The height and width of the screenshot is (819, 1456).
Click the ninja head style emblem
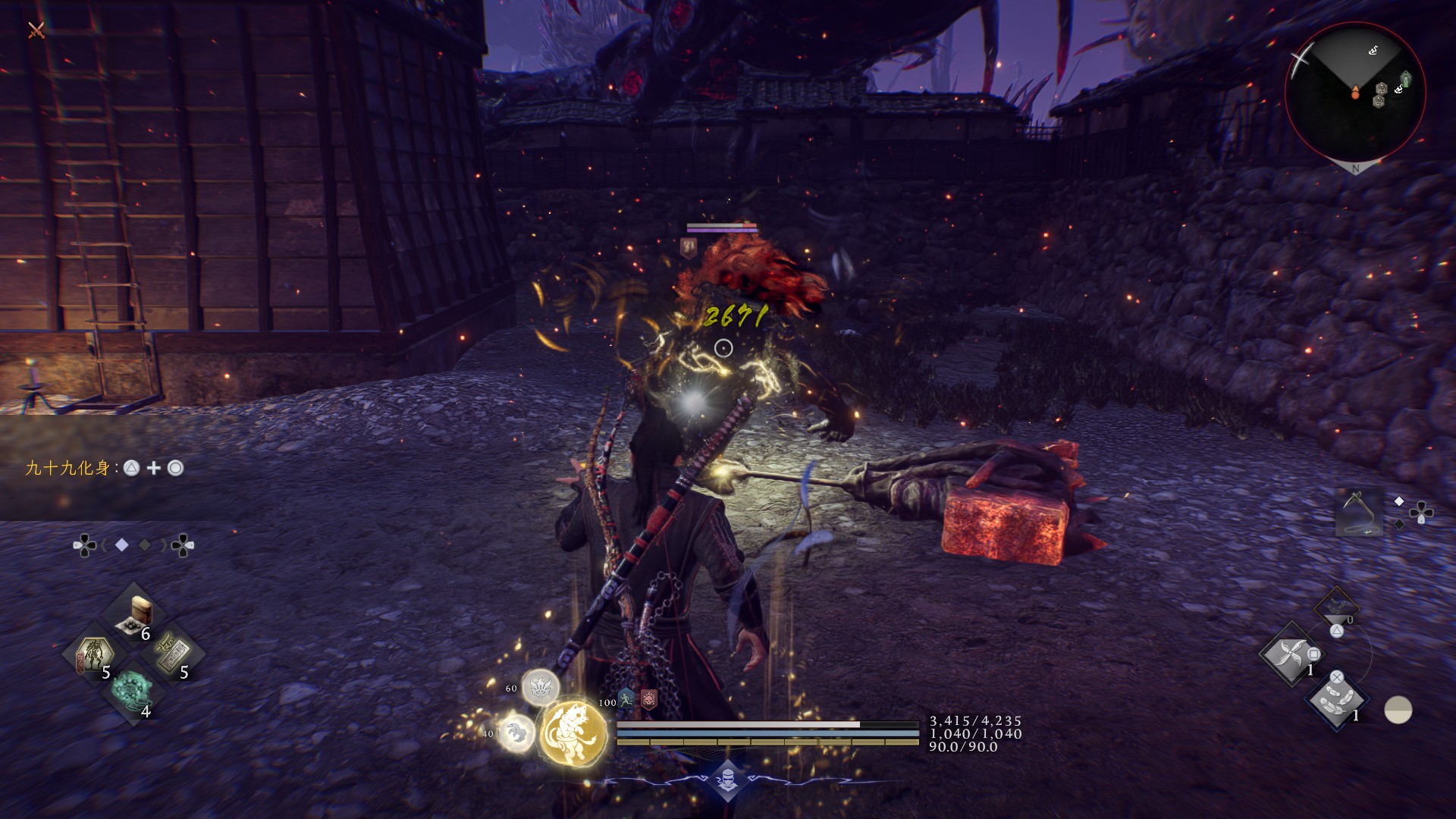coord(727,780)
